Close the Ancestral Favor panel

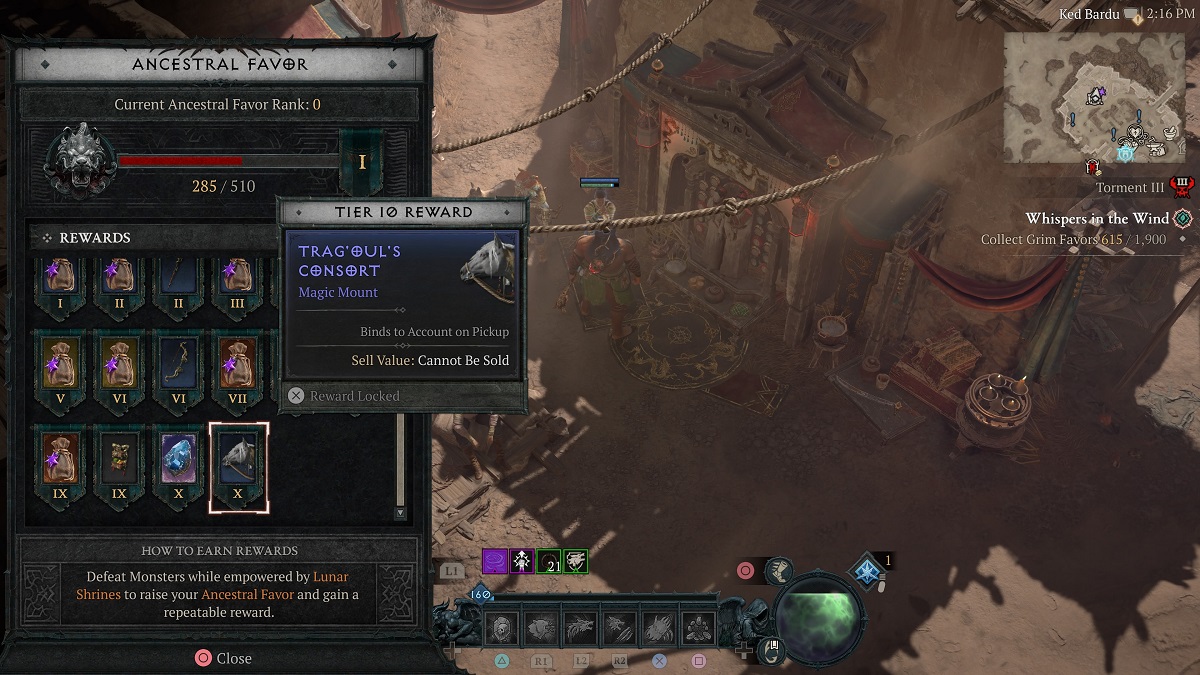pos(222,658)
